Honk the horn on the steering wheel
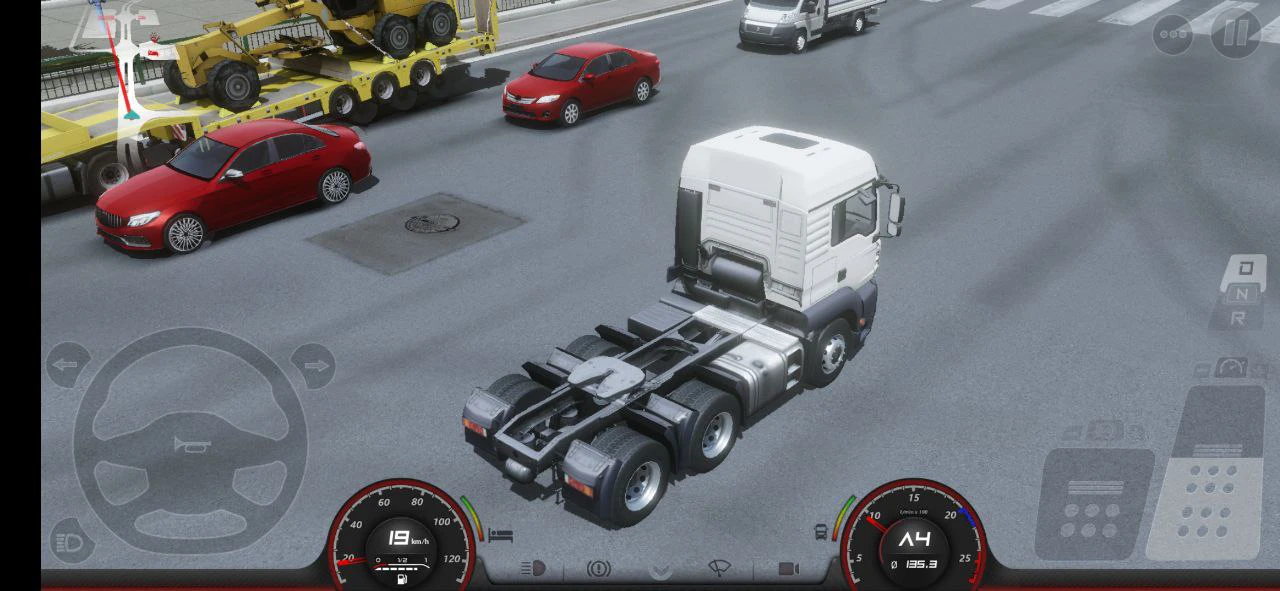 pos(190,443)
